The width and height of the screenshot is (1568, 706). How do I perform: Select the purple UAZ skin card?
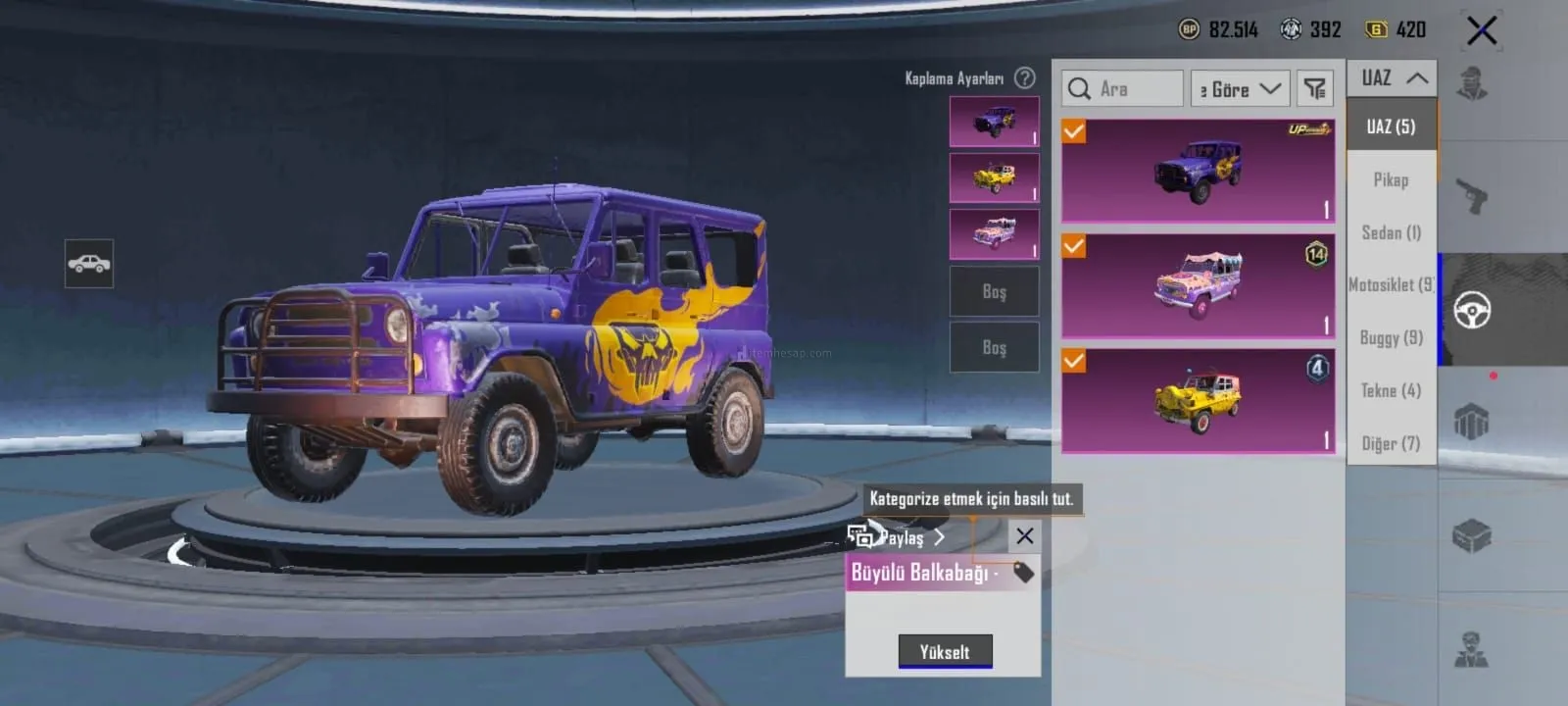pos(1199,171)
